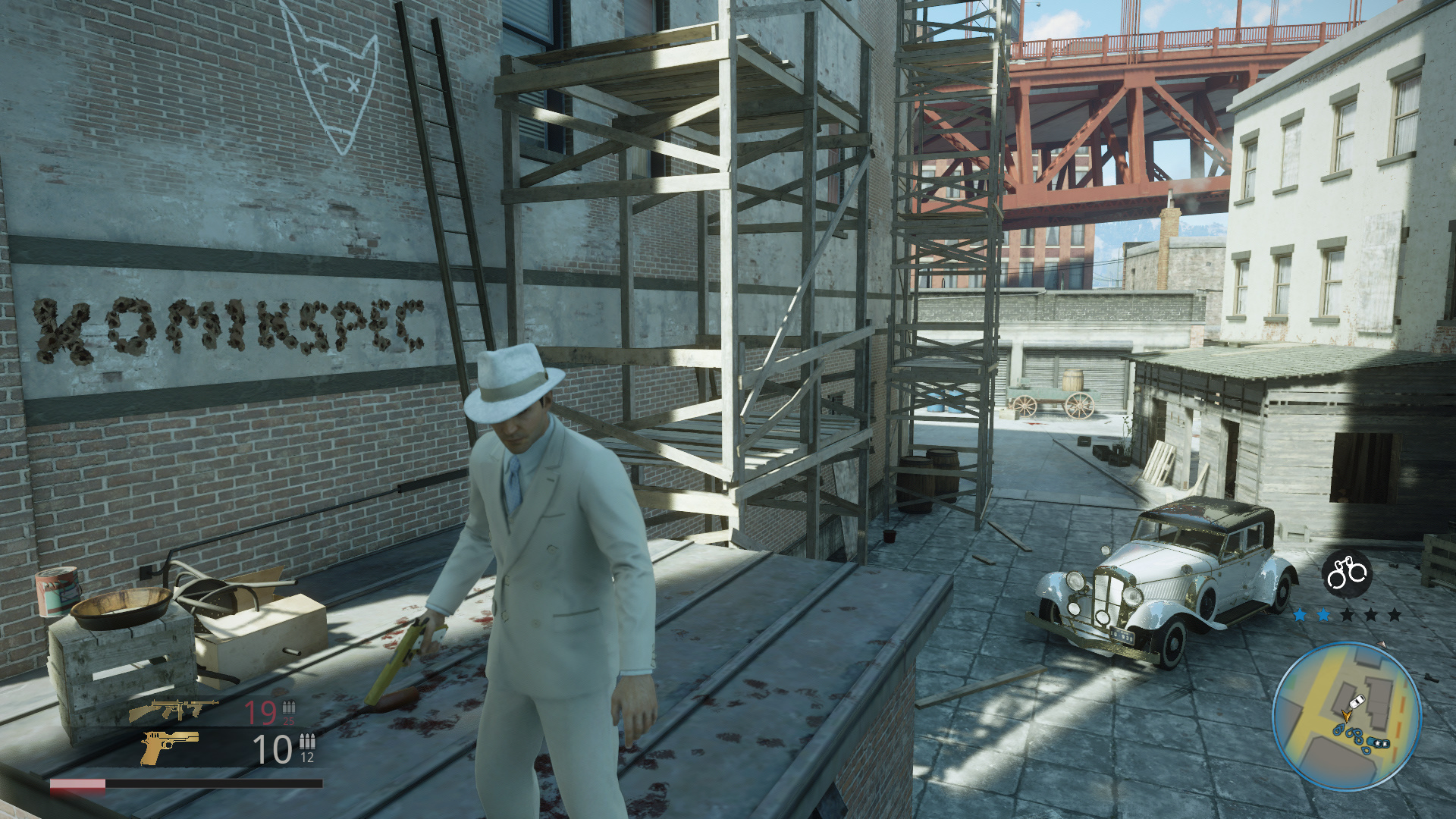Select the golden pistol weapon icon
Image resolution: width=1456 pixels, height=819 pixels.
point(169,747)
